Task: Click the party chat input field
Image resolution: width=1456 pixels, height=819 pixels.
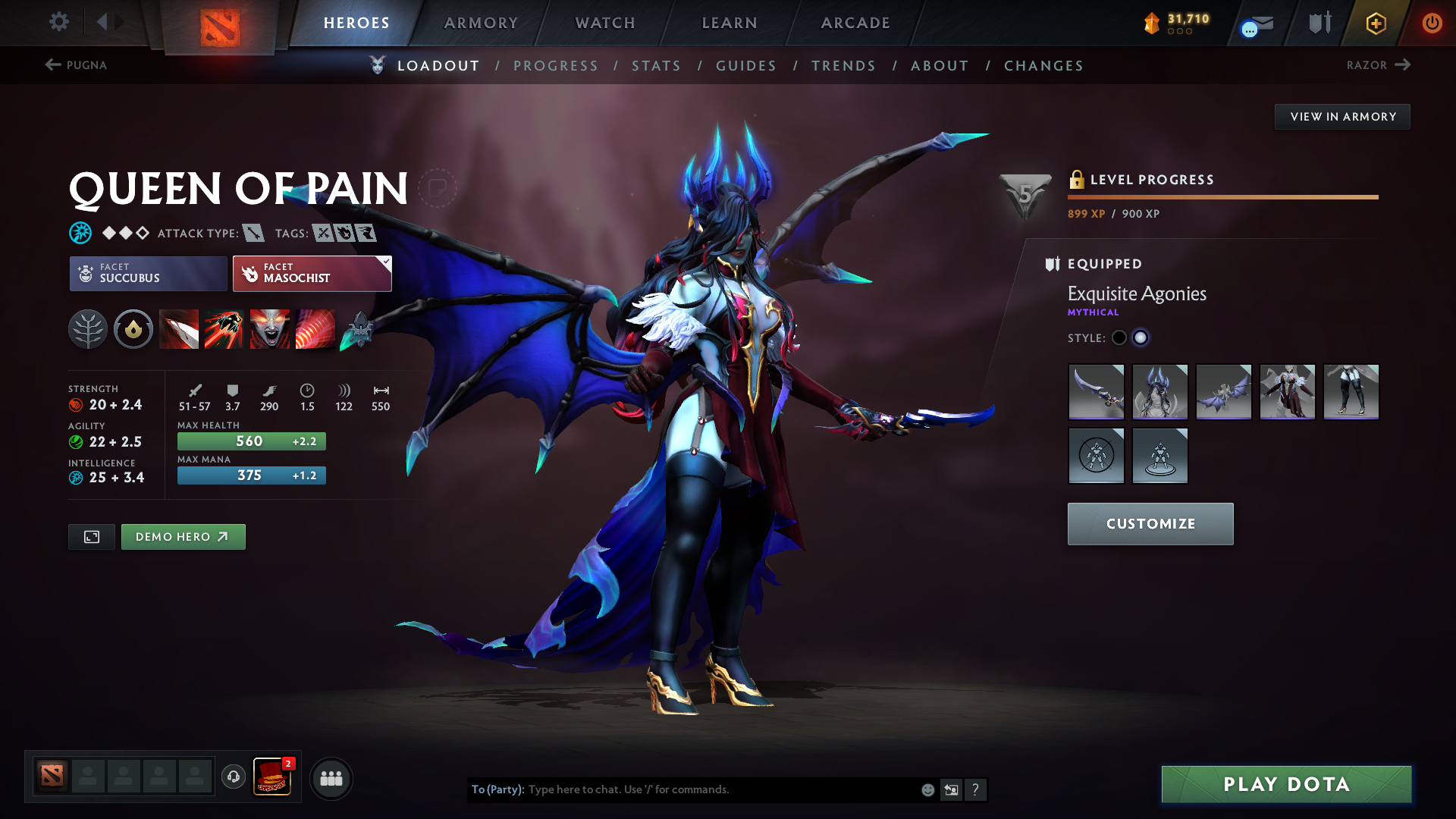Action: pos(720,789)
